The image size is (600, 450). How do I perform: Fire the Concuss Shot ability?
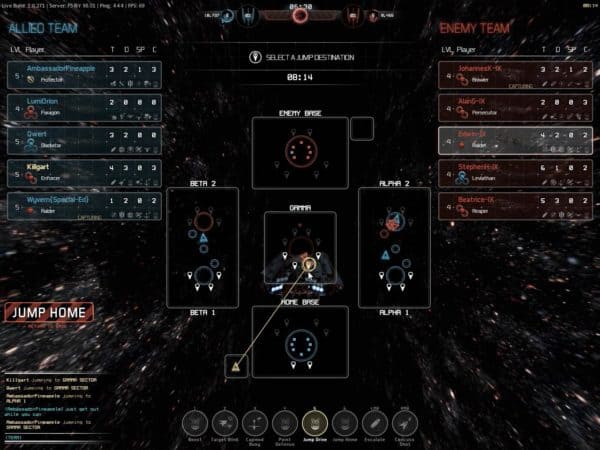(404, 422)
